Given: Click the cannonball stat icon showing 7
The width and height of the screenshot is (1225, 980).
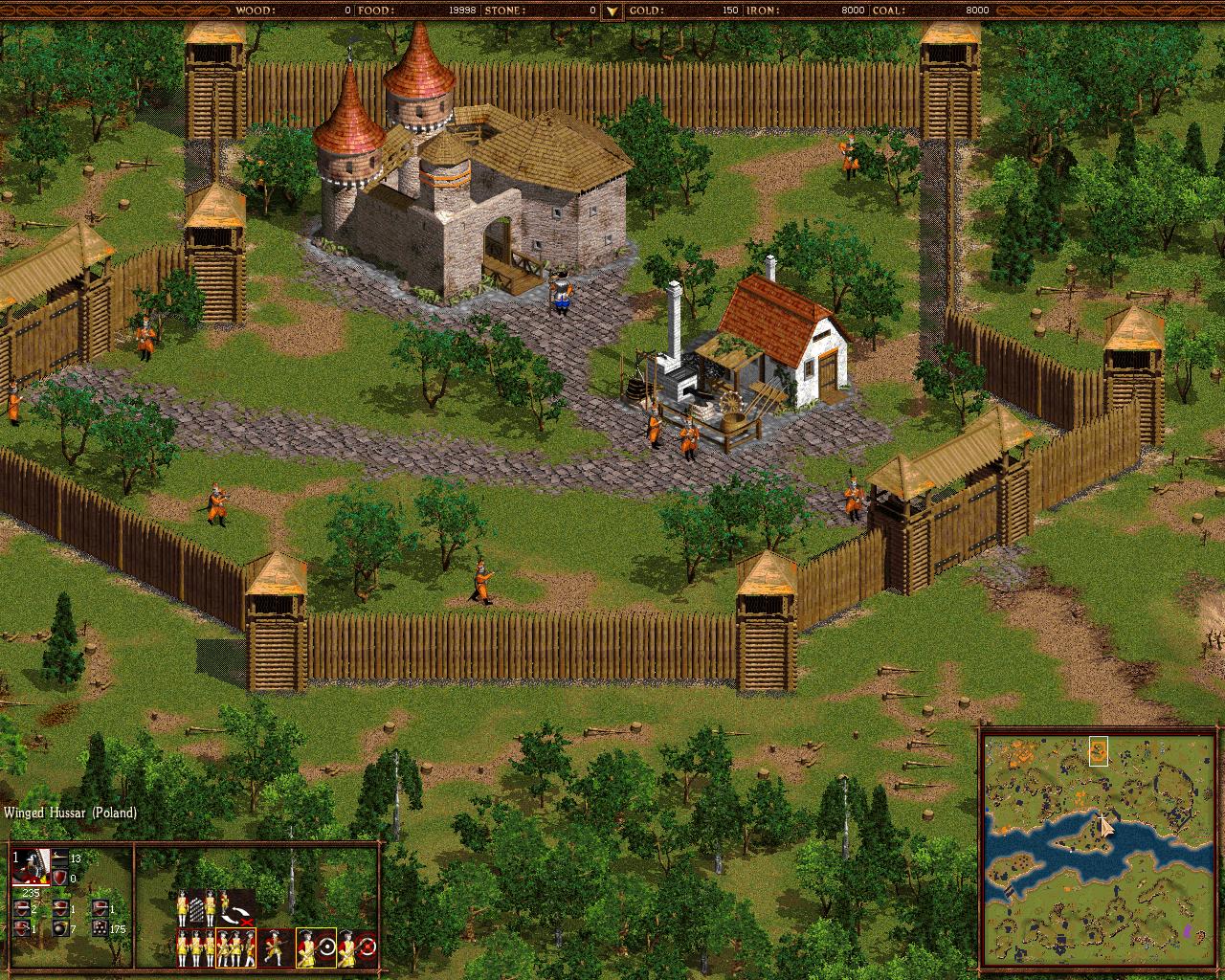Looking at the screenshot, I should click(61, 925).
